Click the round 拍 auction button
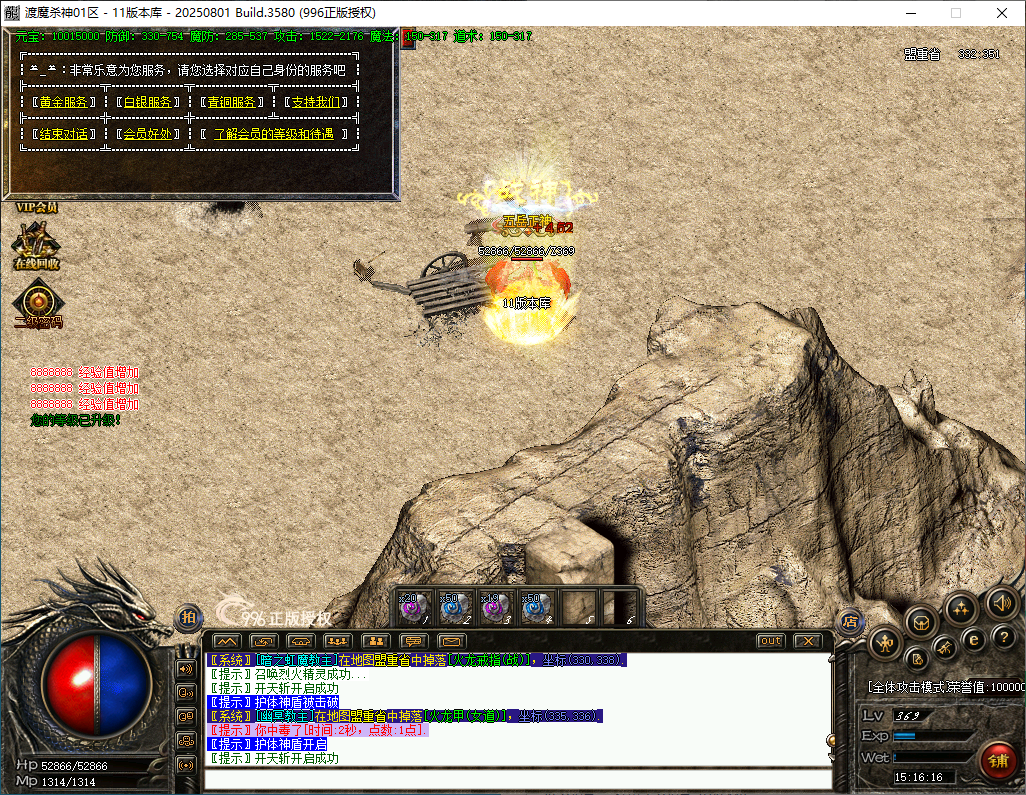The width and height of the screenshot is (1026, 795). pos(188,618)
